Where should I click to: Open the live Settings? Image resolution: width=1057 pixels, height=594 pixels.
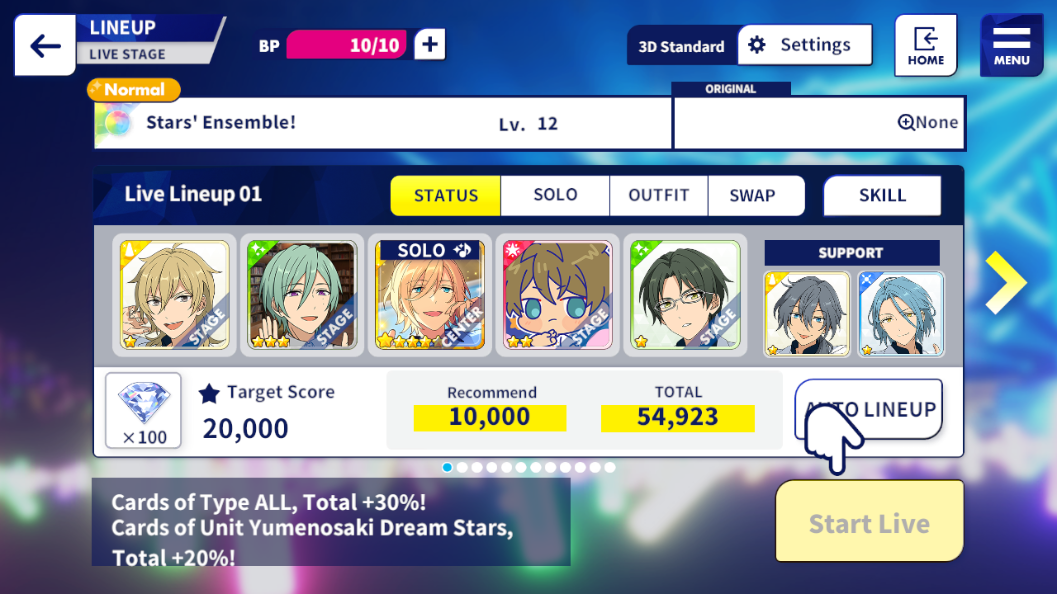(804, 45)
